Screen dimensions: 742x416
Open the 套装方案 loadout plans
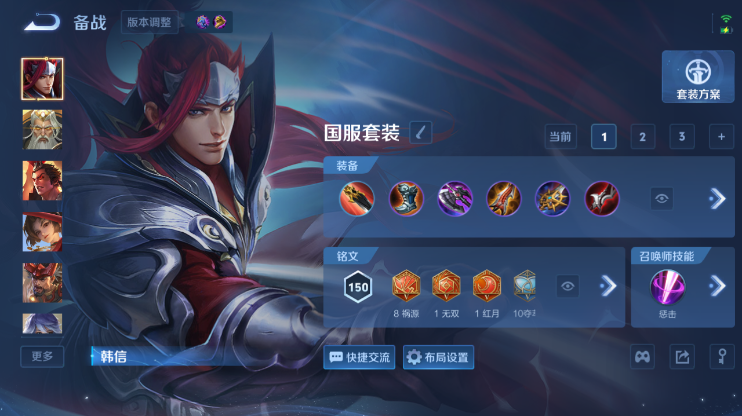(698, 76)
